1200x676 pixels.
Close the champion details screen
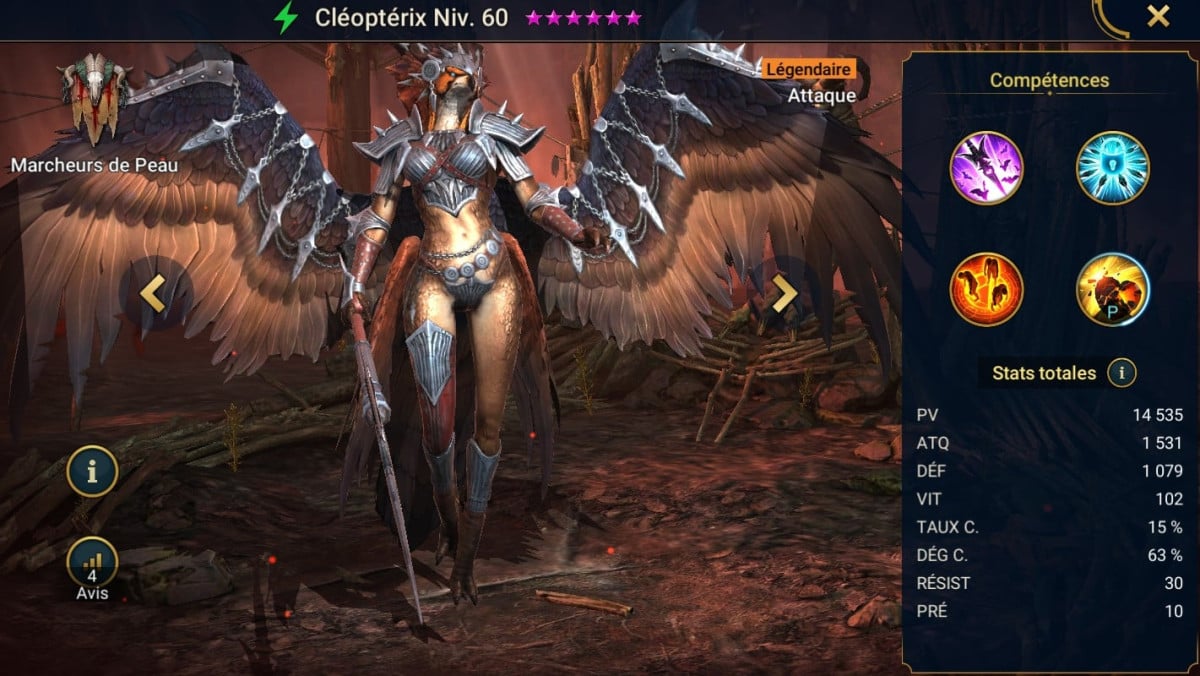coord(1158,17)
